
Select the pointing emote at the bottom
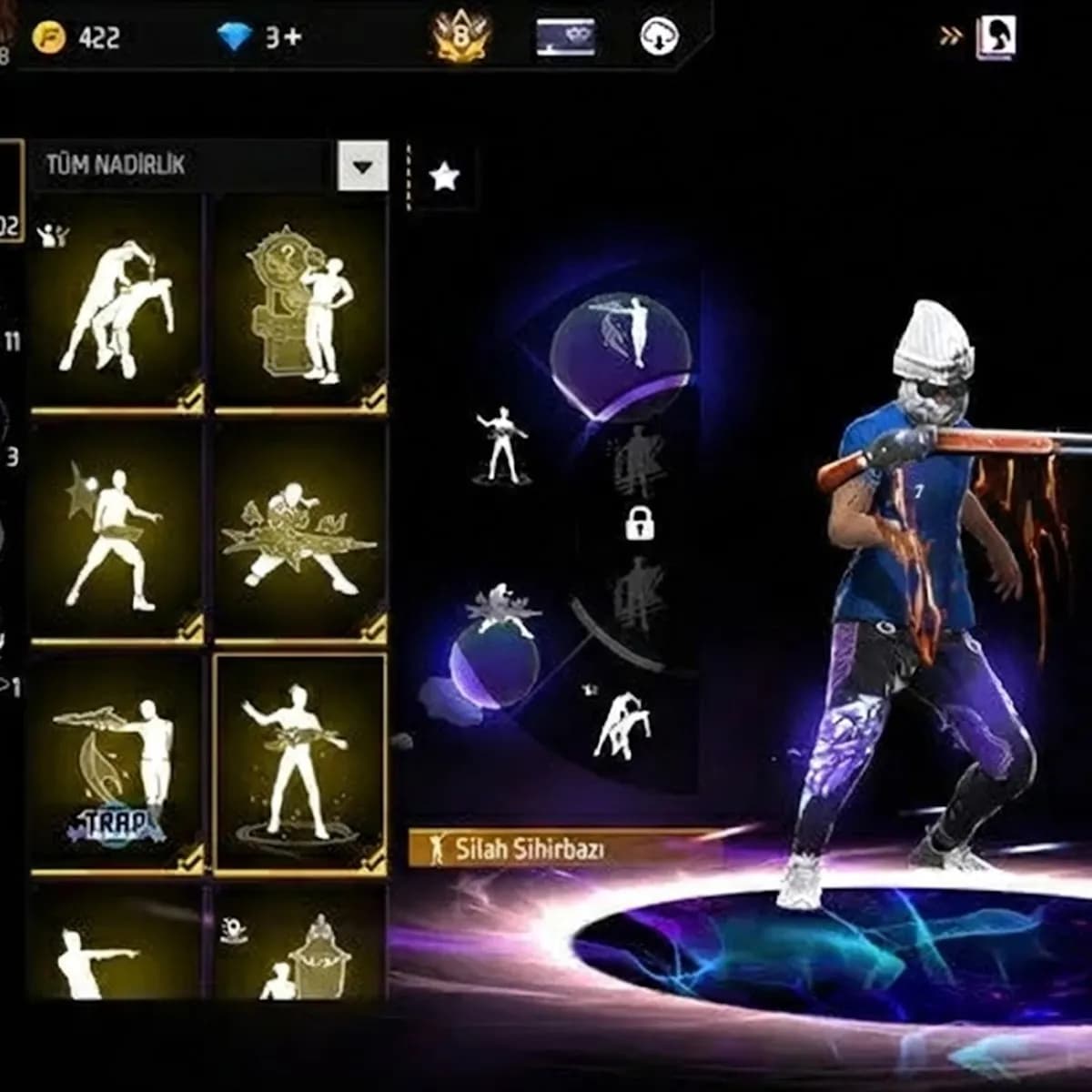click(116, 946)
